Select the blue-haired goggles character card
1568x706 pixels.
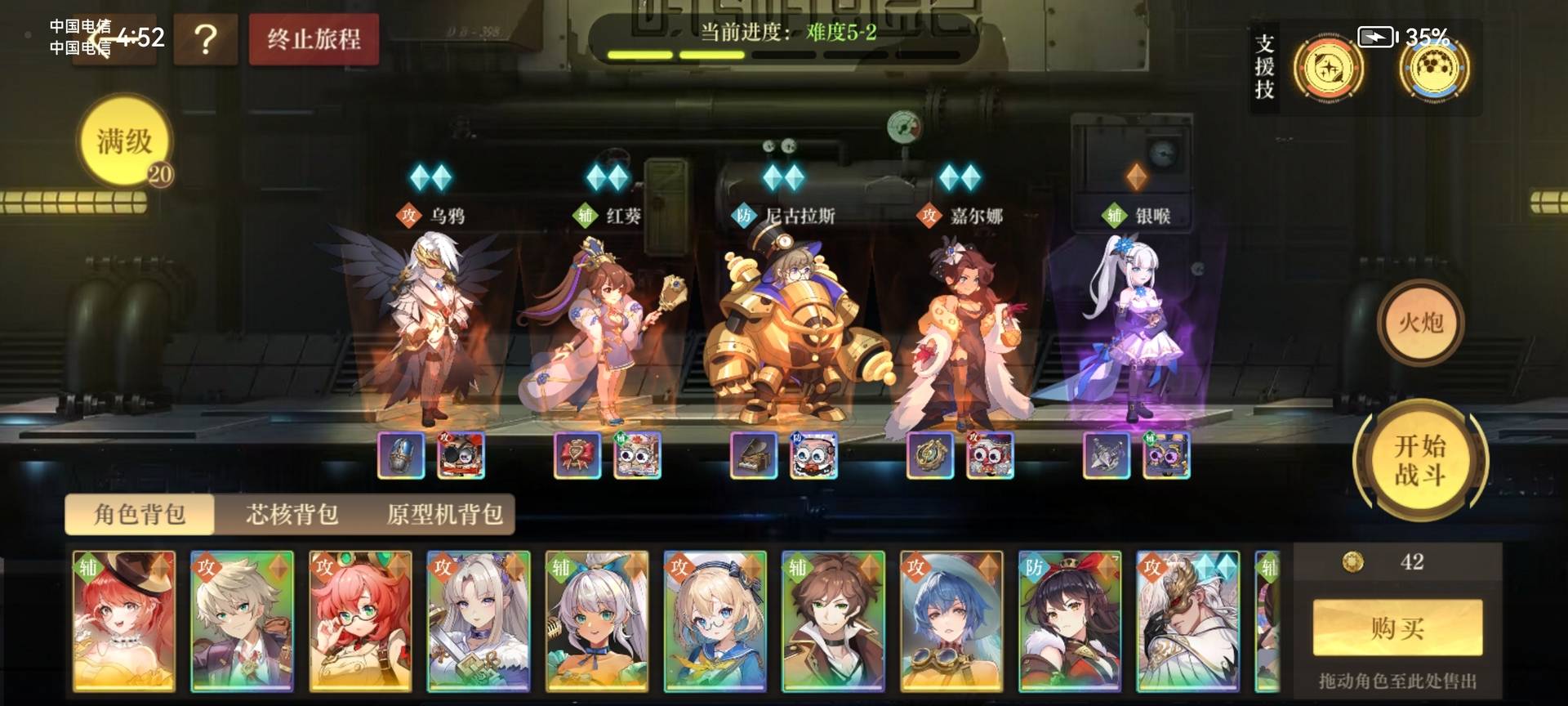951,621
